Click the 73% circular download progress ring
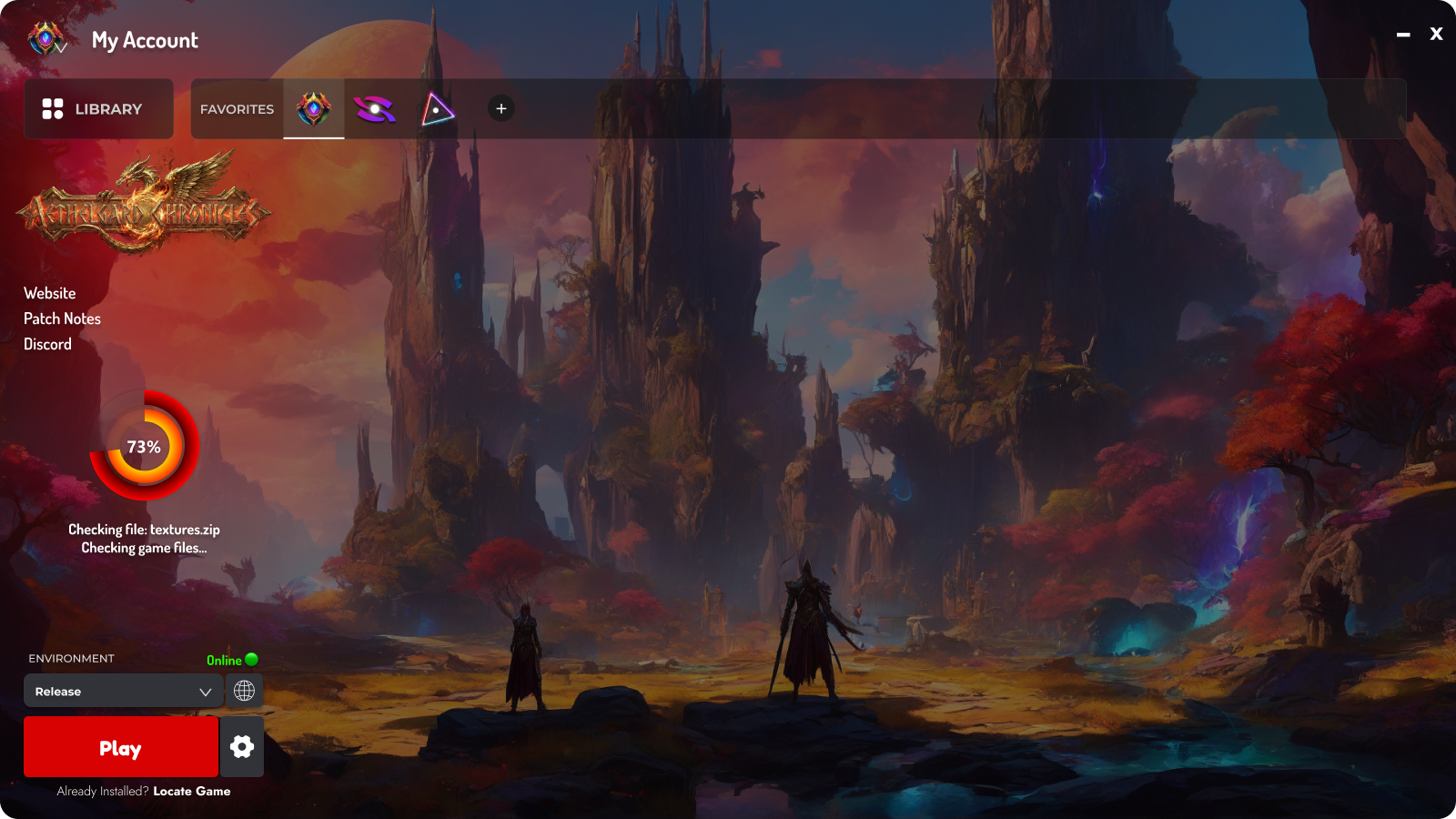 [x=144, y=447]
